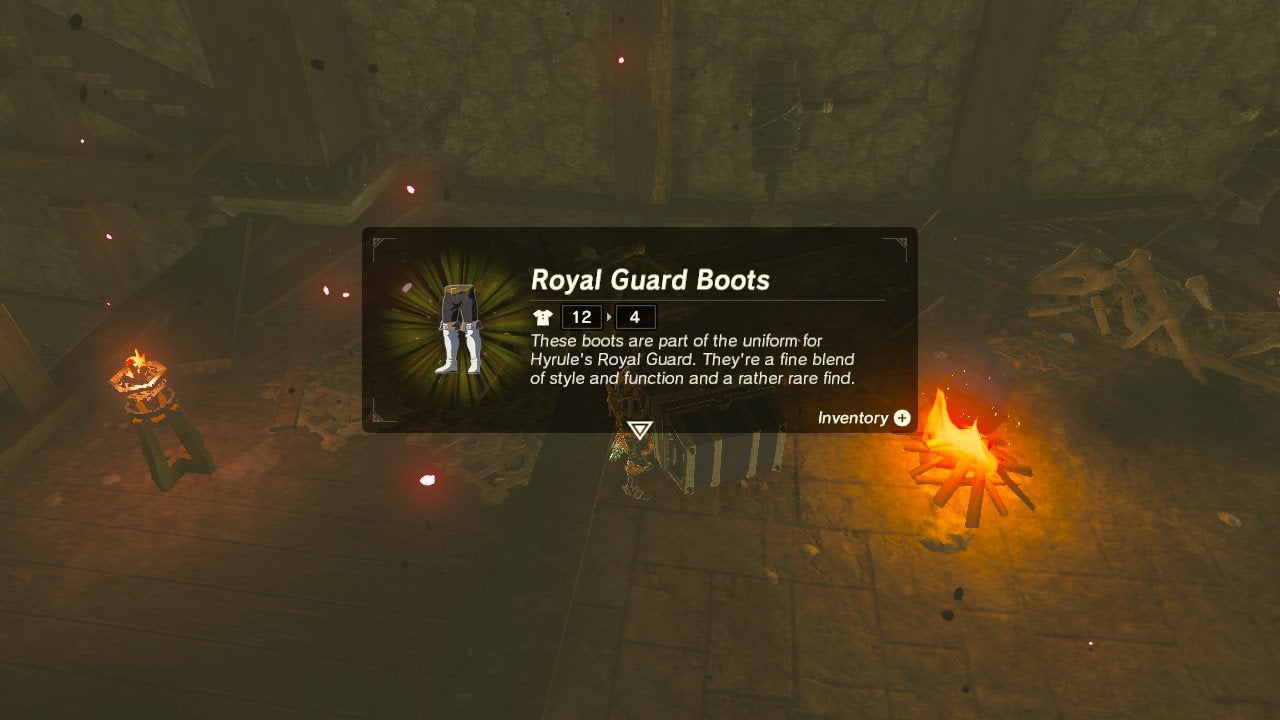This screenshot has width=1280, height=720.
Task: Click the divider line below the item name
Action: coord(705,300)
